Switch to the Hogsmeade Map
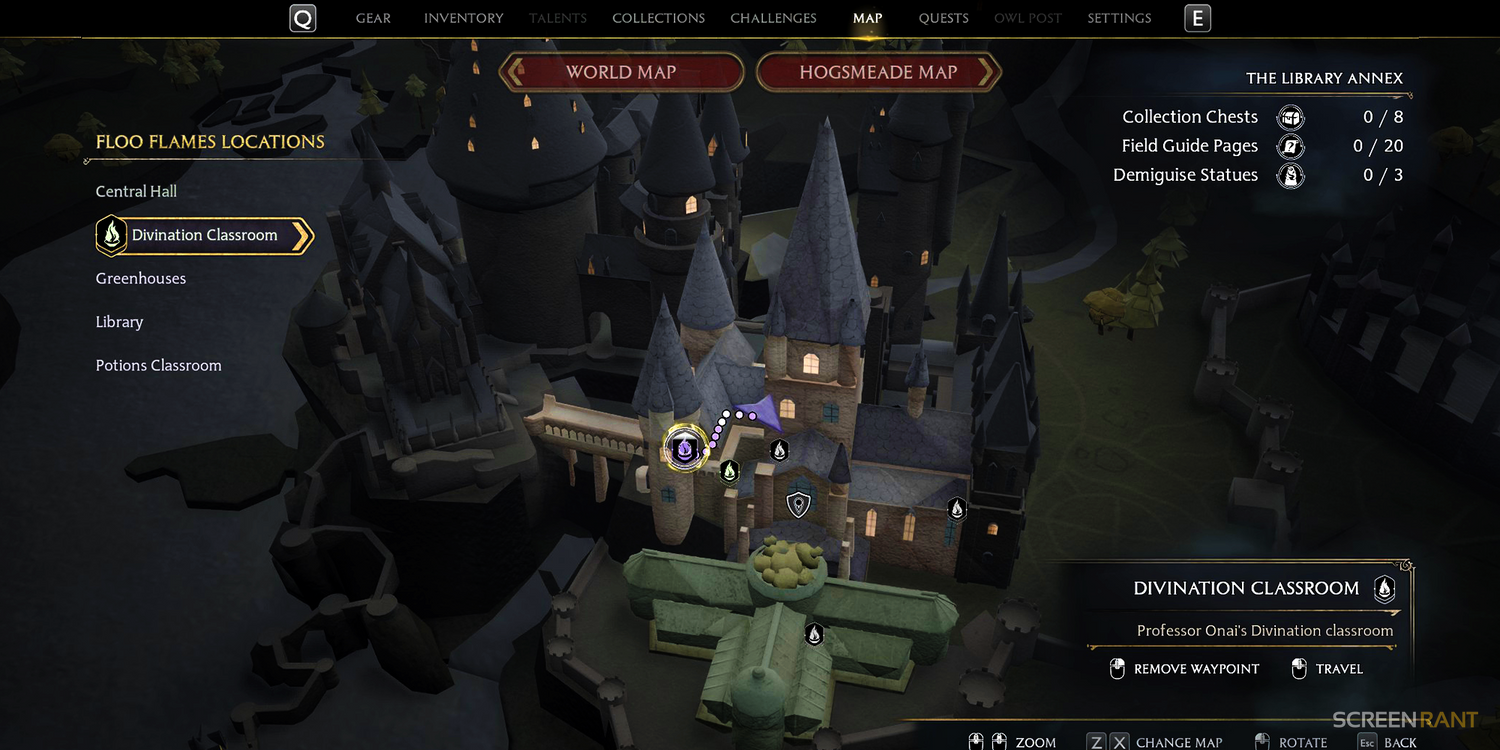Screen dimensions: 1500x750 pyautogui.click(x=878, y=72)
